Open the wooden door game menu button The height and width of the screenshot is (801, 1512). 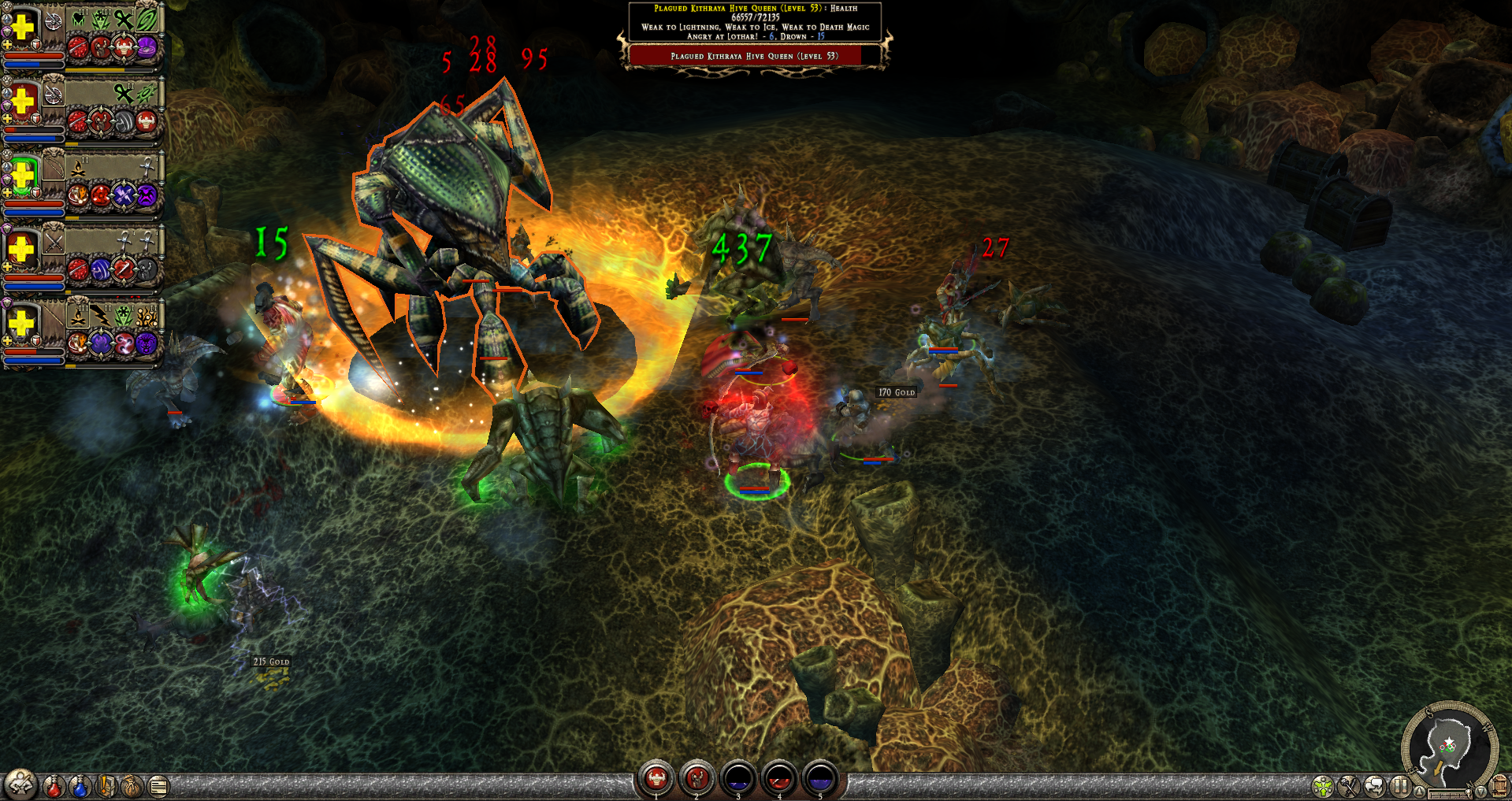[x=1499, y=786]
